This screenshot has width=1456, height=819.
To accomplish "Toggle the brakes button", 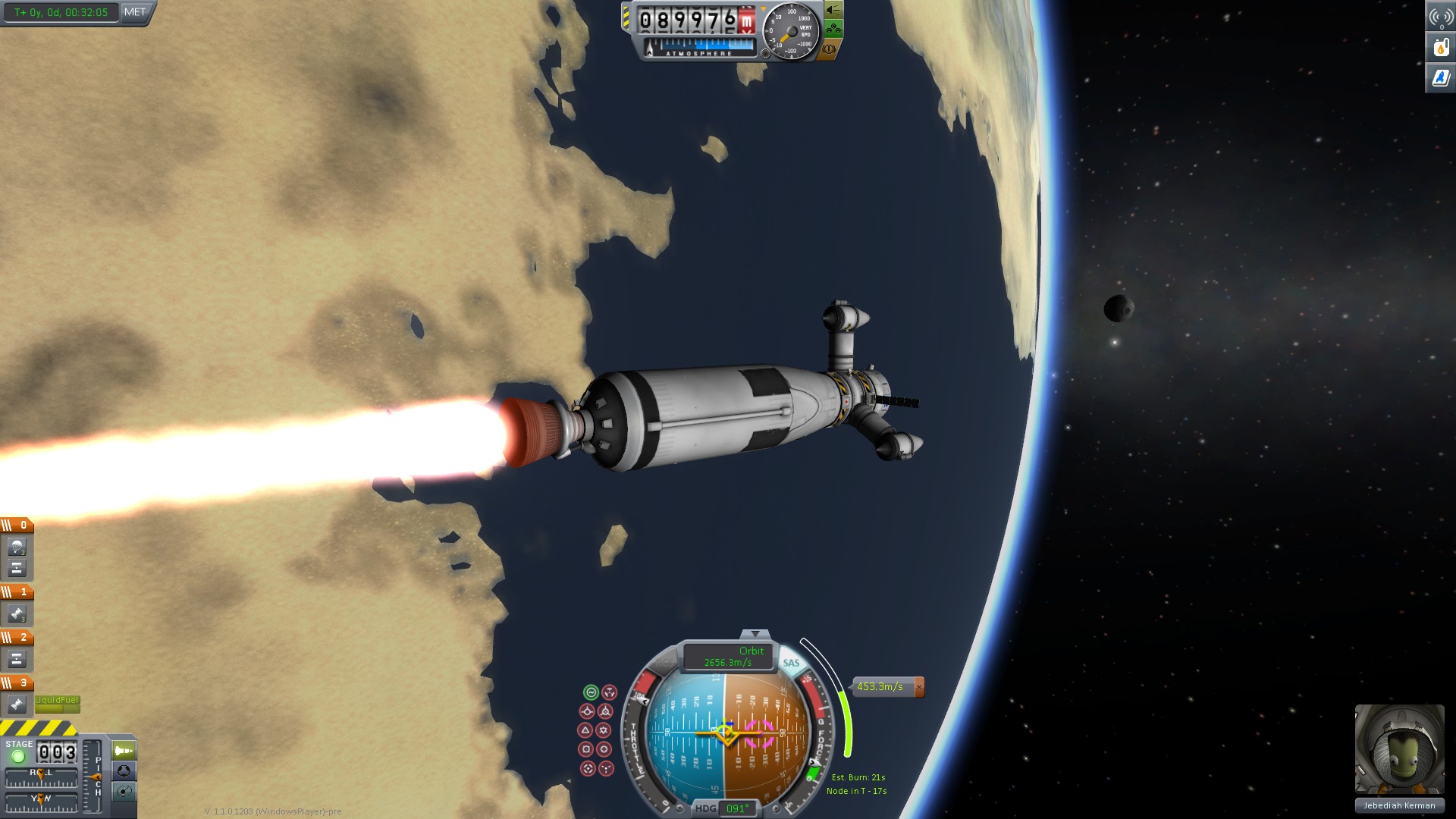I will pyautogui.click(x=829, y=49).
